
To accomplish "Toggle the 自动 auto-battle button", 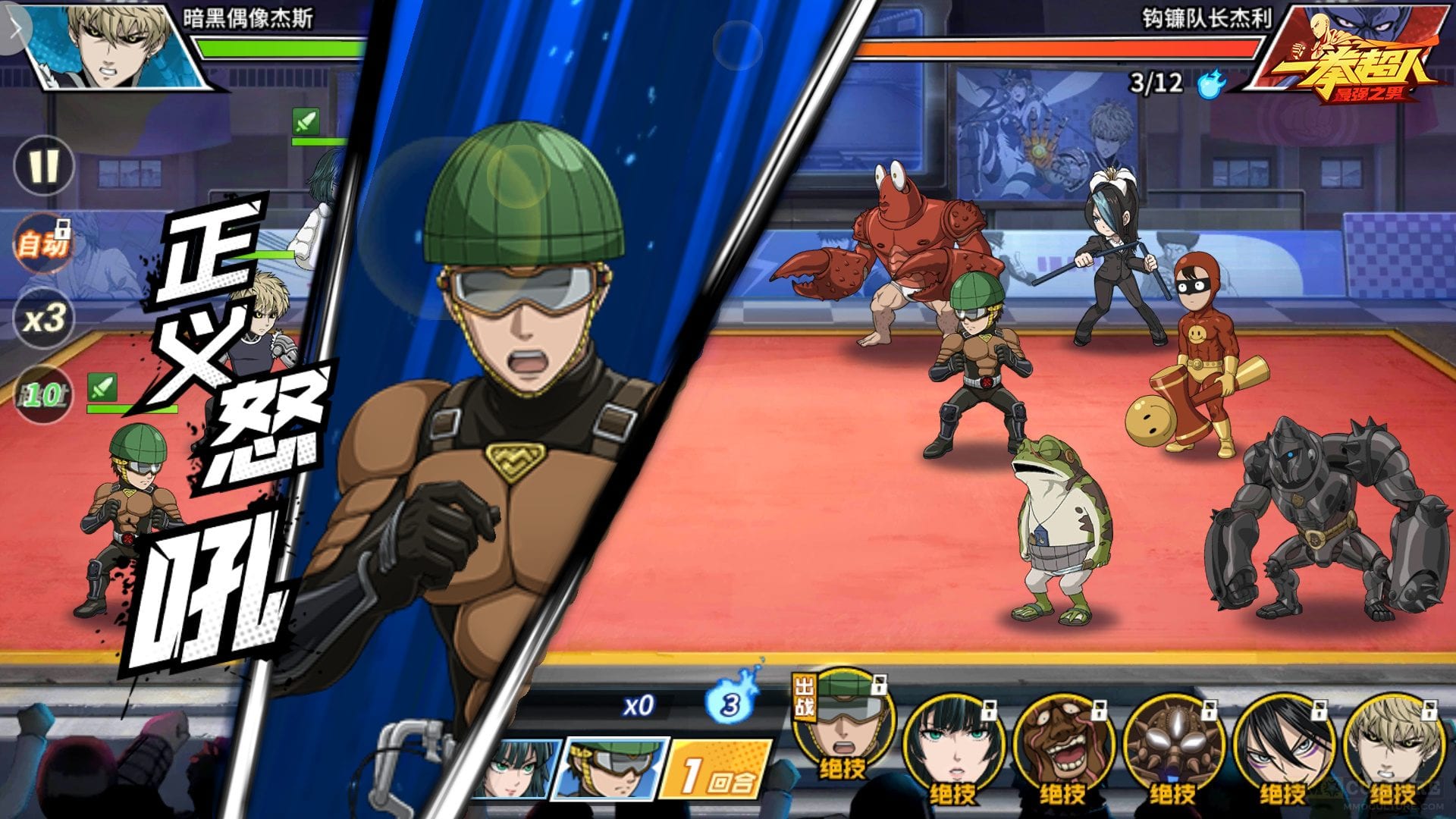I will (x=44, y=244).
